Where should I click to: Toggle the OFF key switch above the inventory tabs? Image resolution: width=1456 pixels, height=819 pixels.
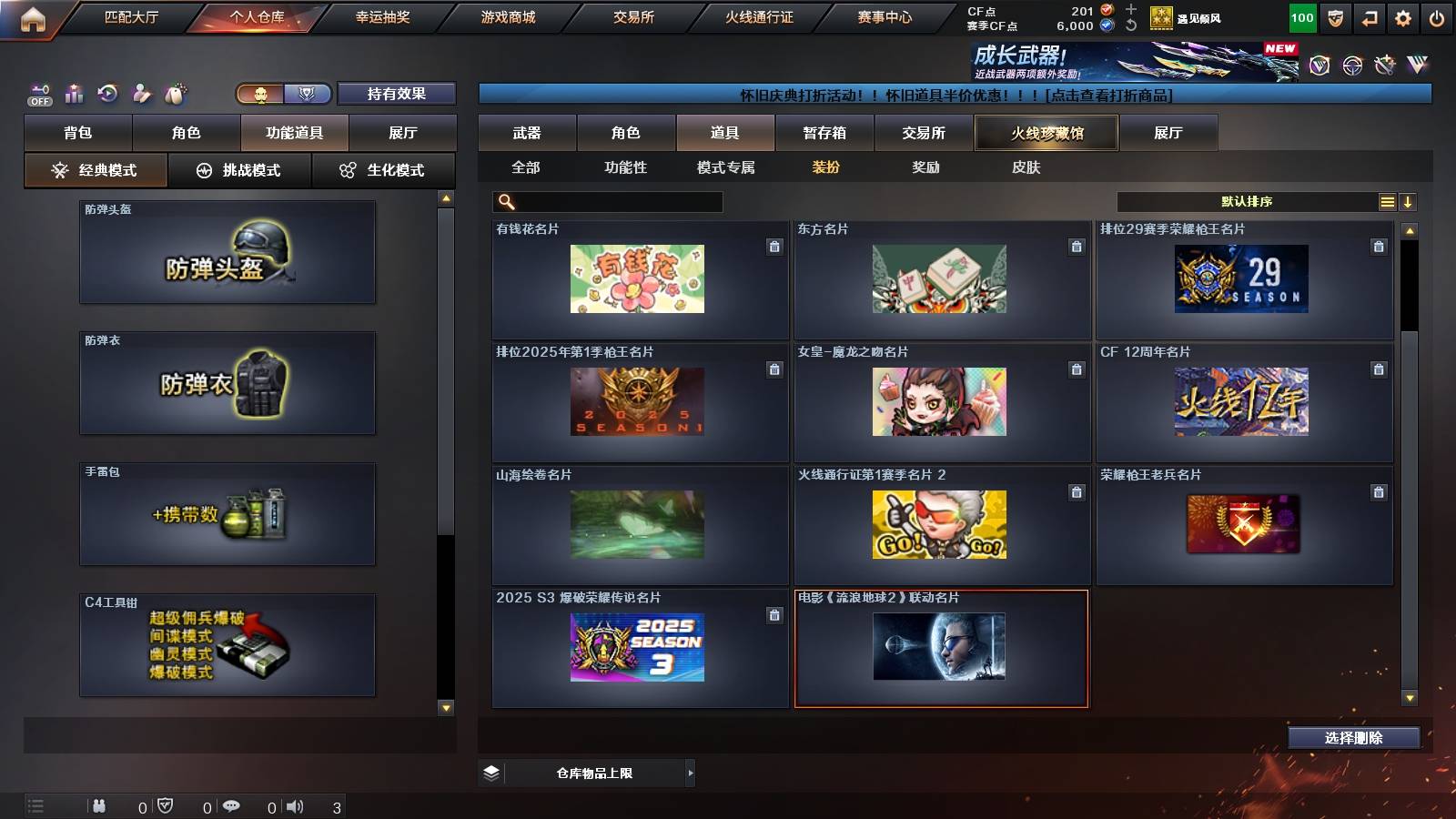click(39, 93)
